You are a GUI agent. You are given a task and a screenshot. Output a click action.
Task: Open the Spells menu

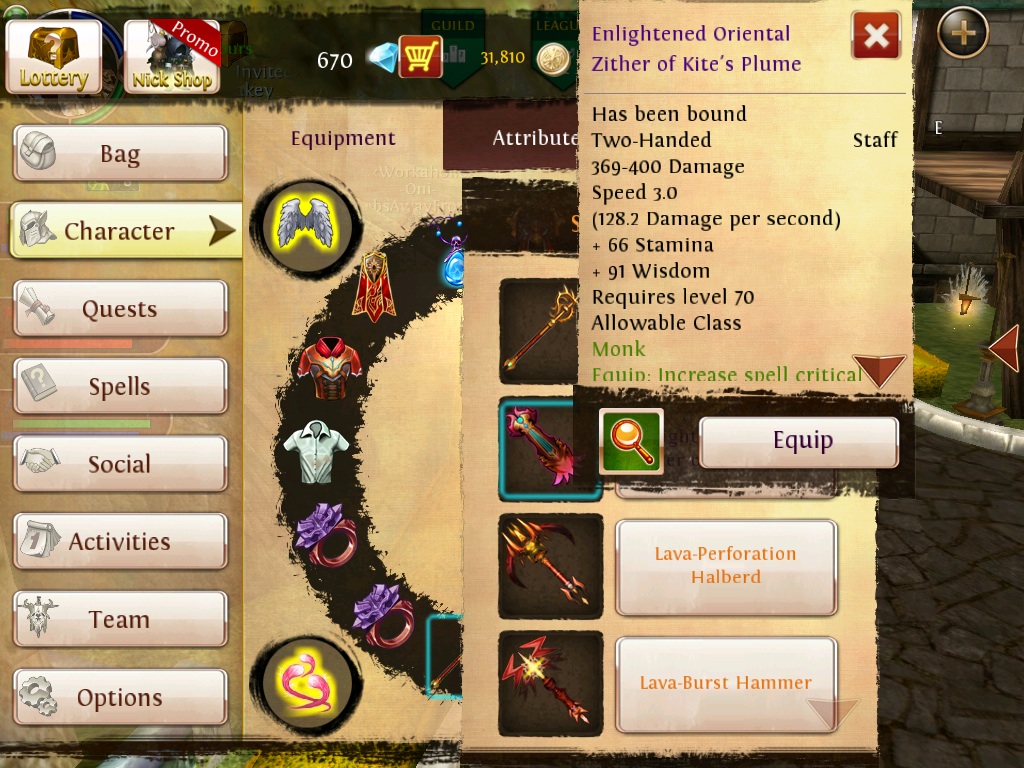(x=120, y=387)
